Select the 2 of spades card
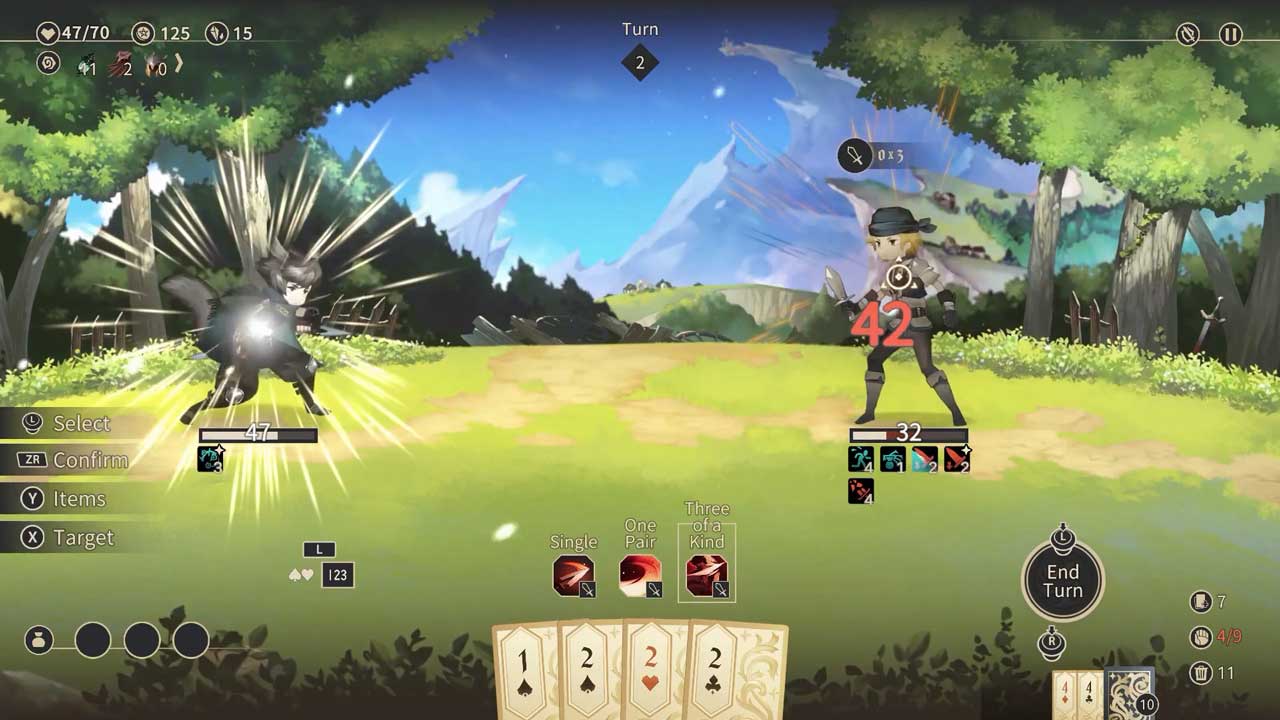 point(590,670)
